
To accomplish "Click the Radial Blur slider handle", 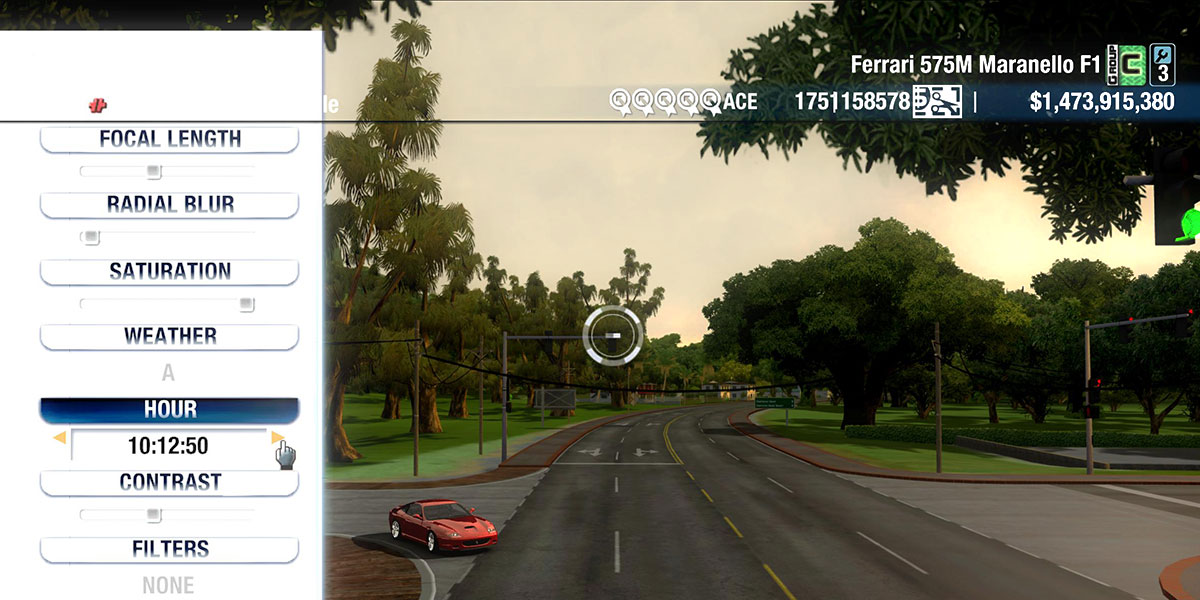I will [x=91, y=238].
